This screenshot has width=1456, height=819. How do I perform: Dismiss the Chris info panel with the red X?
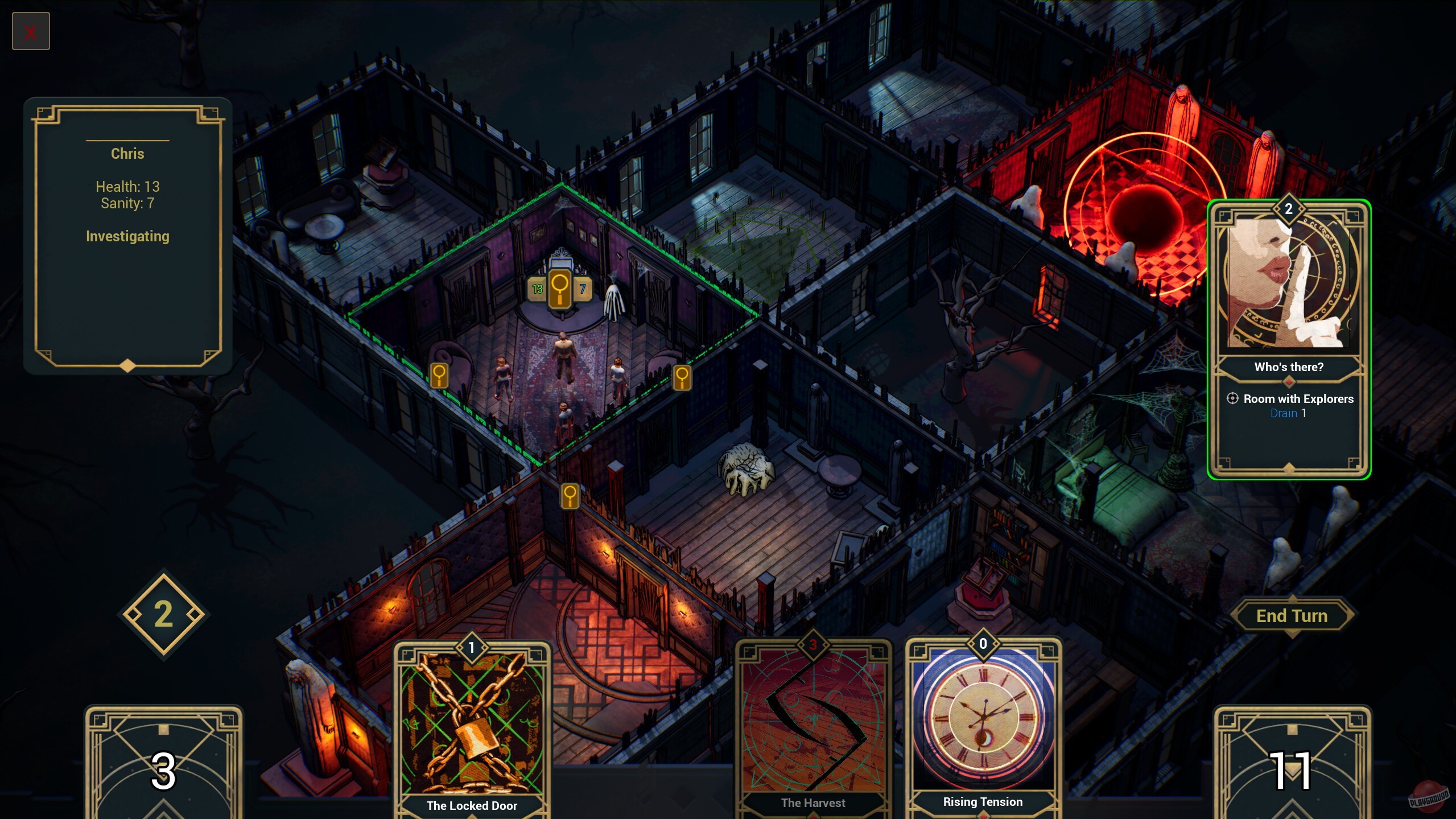coord(31,31)
